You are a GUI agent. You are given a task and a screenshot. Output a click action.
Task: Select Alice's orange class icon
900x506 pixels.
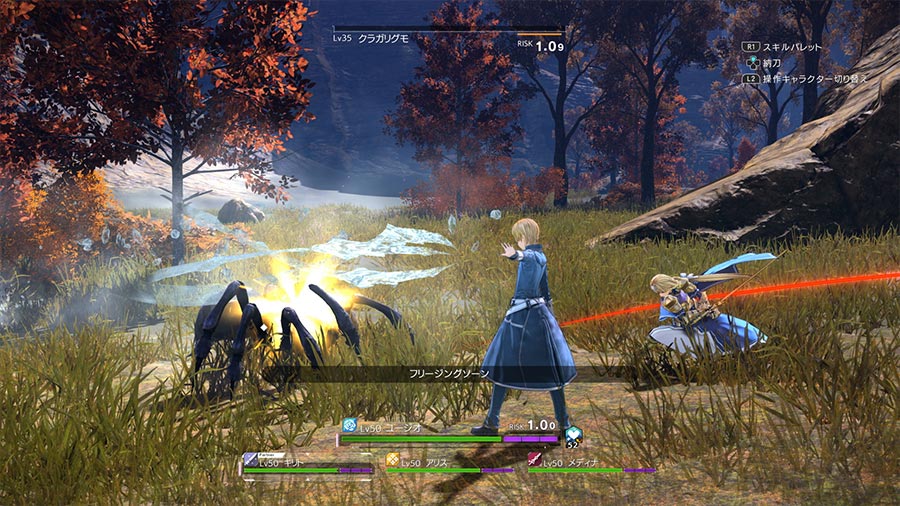coord(393,461)
